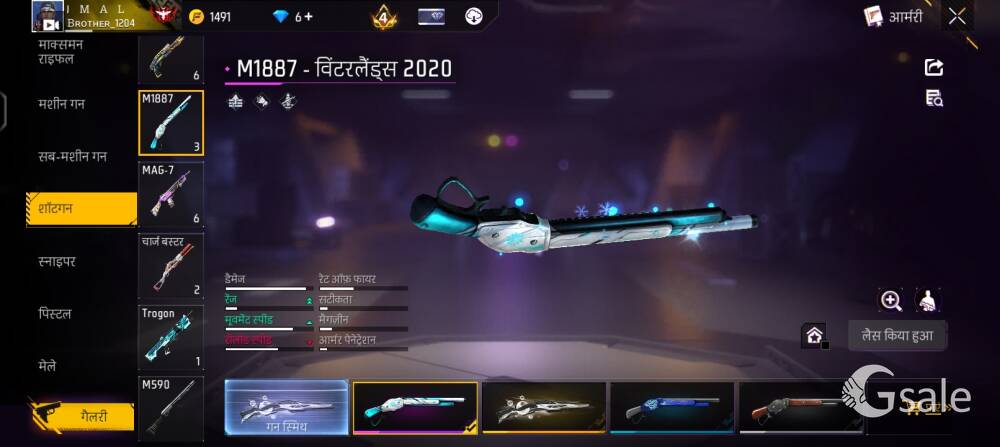Viewport: 1000px width, 447px height.
Task: Select the blue M1887 skin thumbnail
Action: point(672,407)
